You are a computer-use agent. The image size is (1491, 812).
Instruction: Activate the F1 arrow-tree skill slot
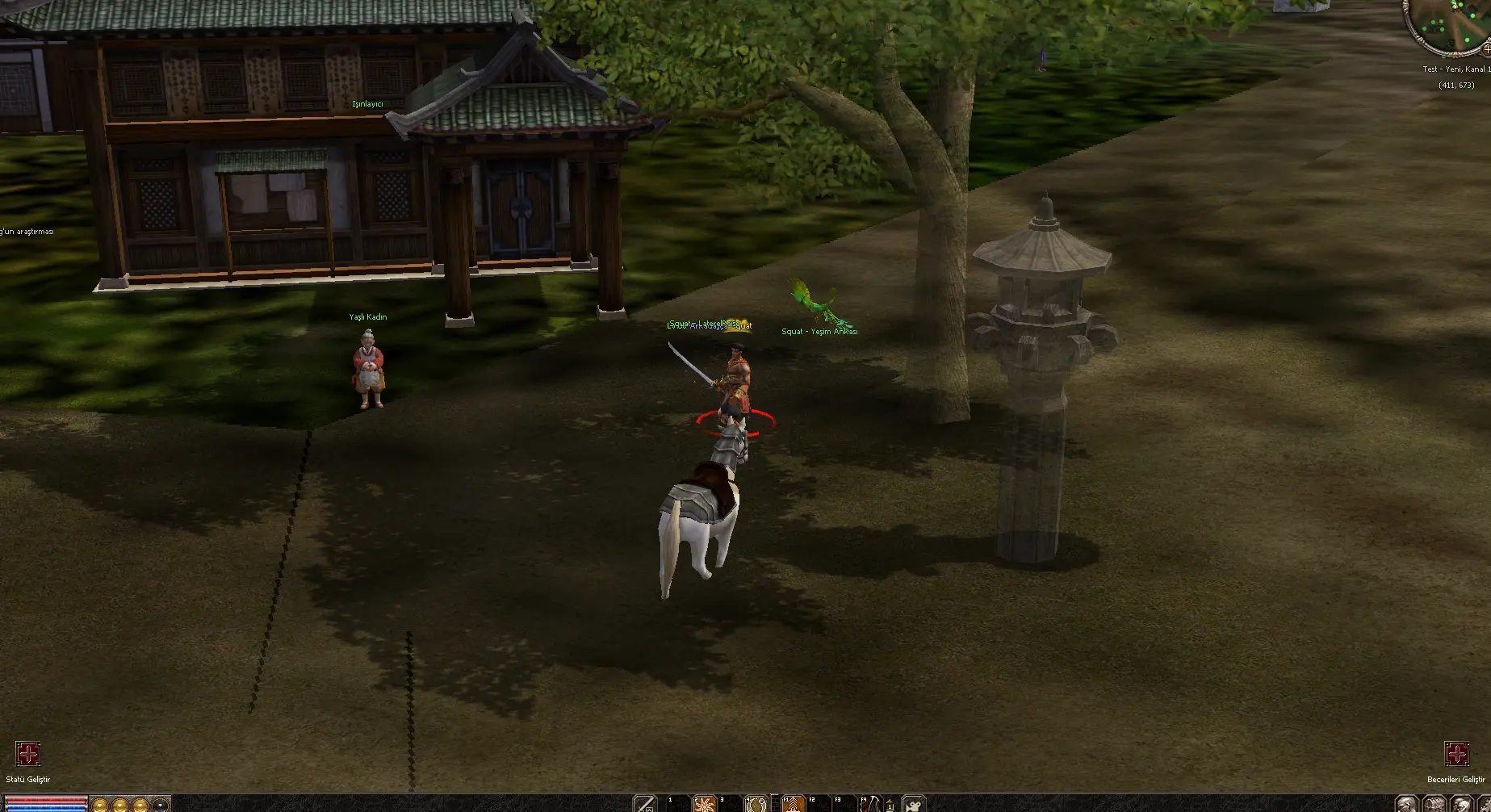point(793,804)
